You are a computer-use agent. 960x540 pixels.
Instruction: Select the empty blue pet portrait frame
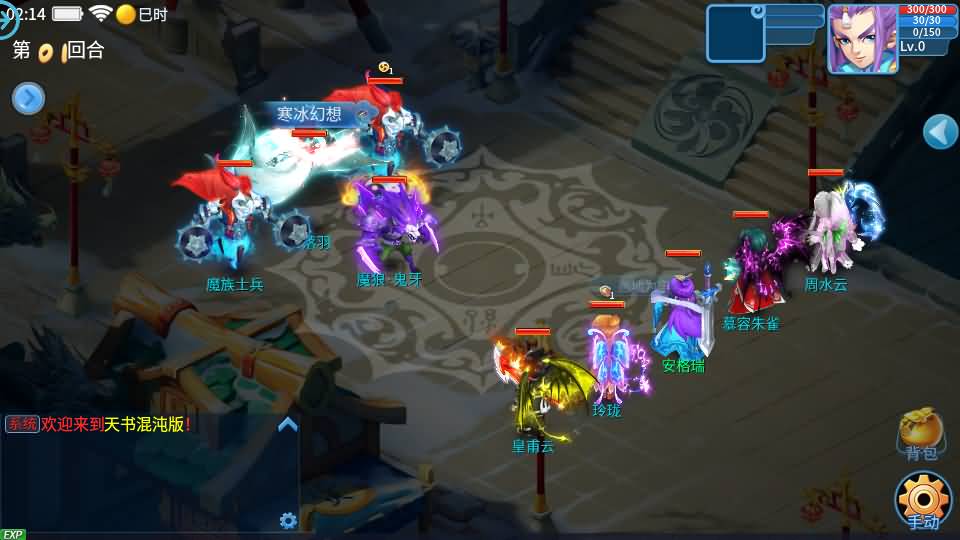[735, 33]
